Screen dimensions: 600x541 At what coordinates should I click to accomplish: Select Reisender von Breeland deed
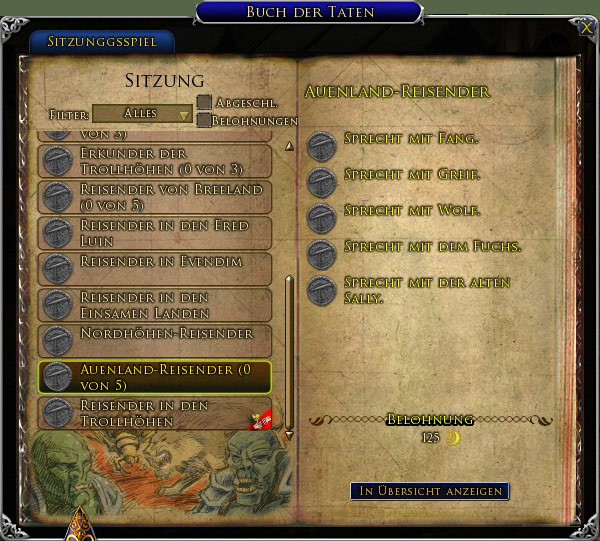click(x=155, y=196)
